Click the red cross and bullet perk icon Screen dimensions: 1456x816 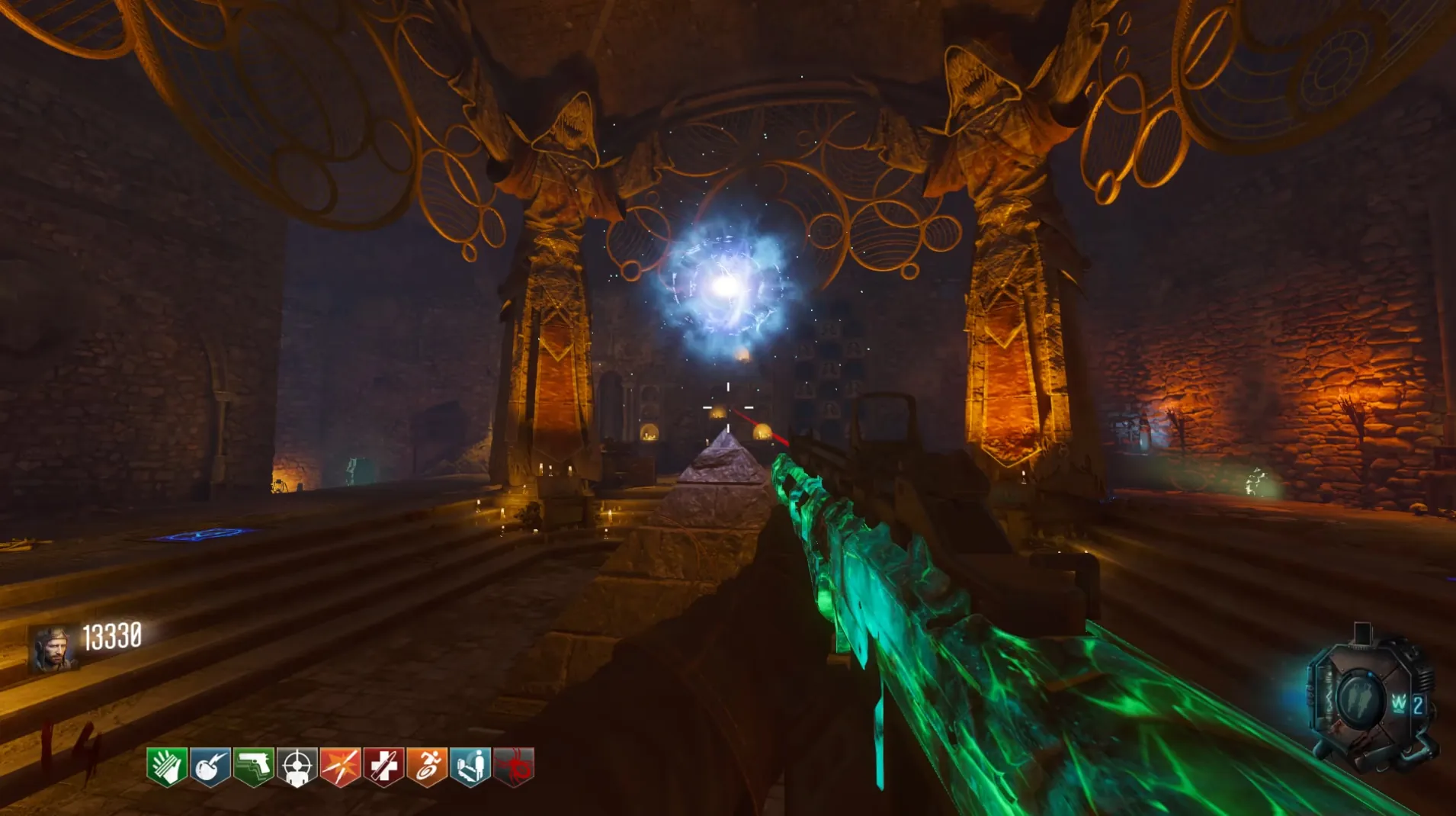[383, 766]
